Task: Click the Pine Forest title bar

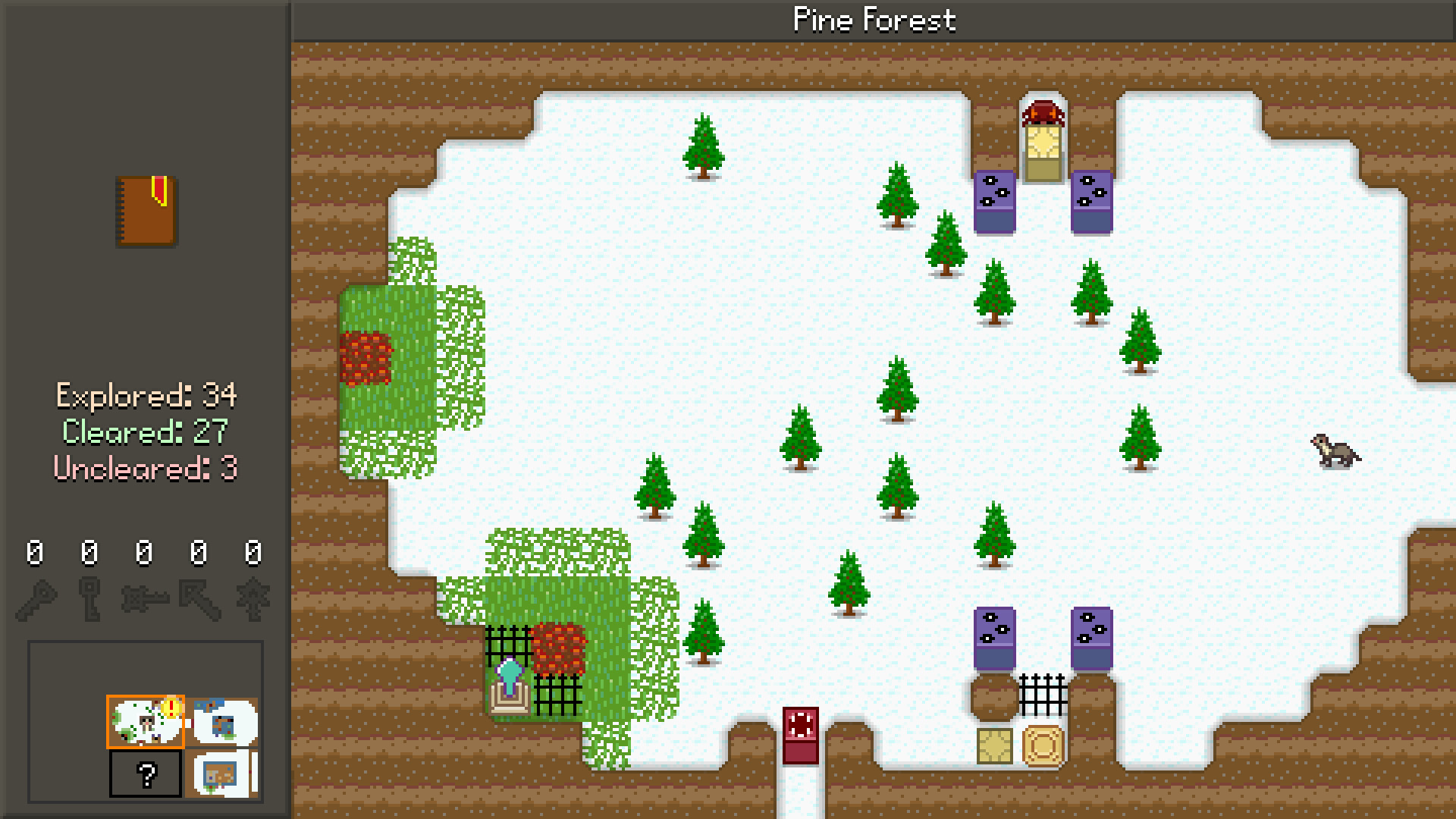Action: tap(874, 19)
